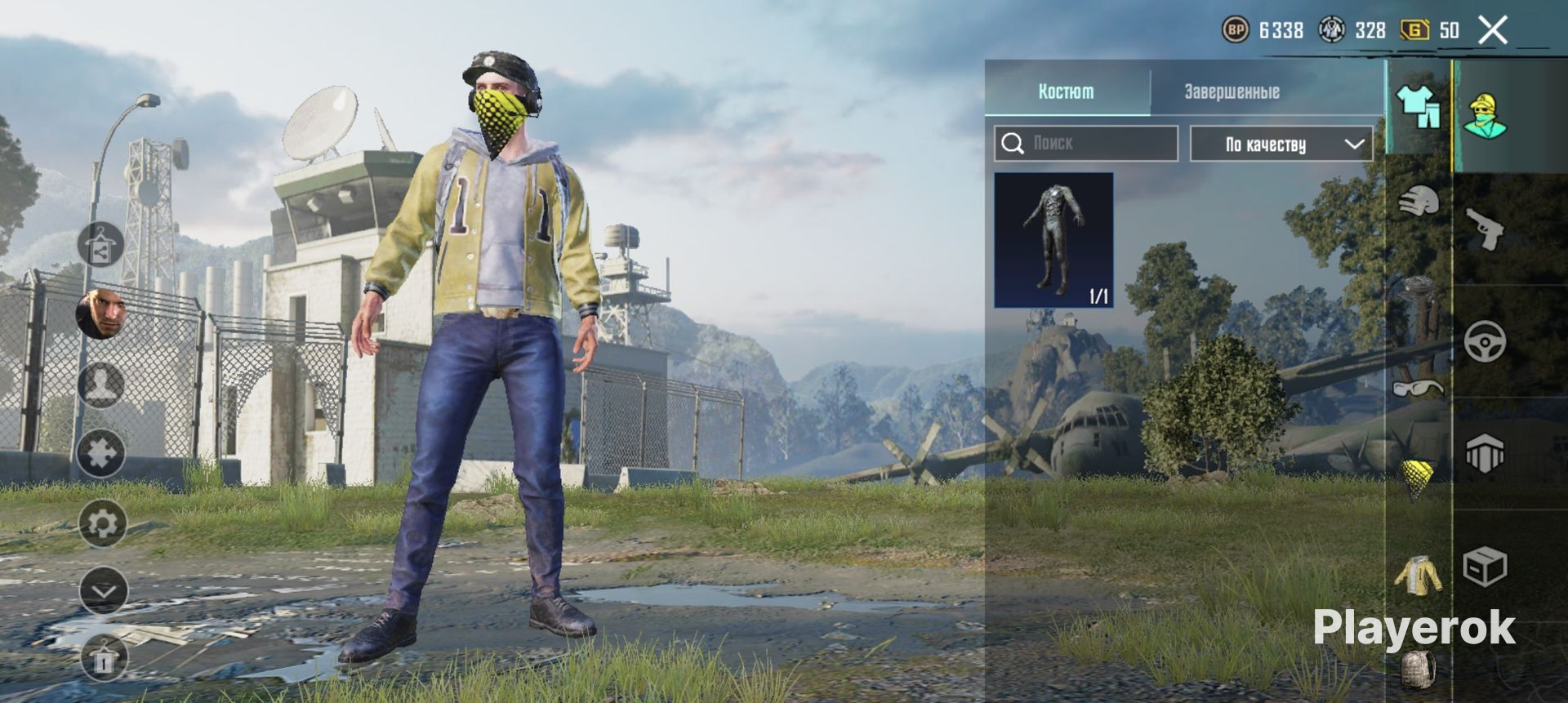Open the Завершенные tab
This screenshot has height=703, width=1568.
1232,91
